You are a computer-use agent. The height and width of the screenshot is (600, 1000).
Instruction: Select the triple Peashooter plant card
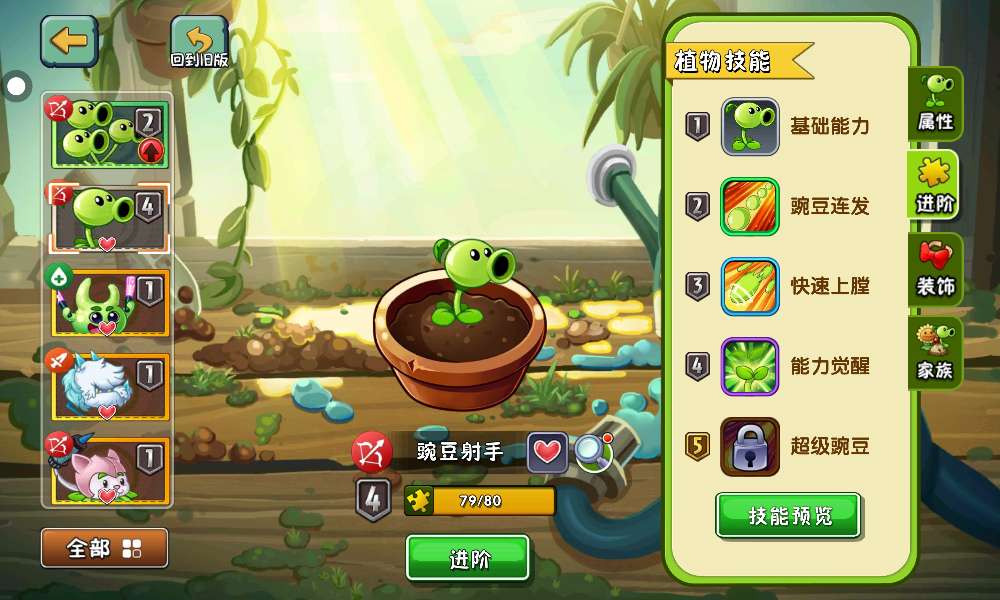[108, 134]
